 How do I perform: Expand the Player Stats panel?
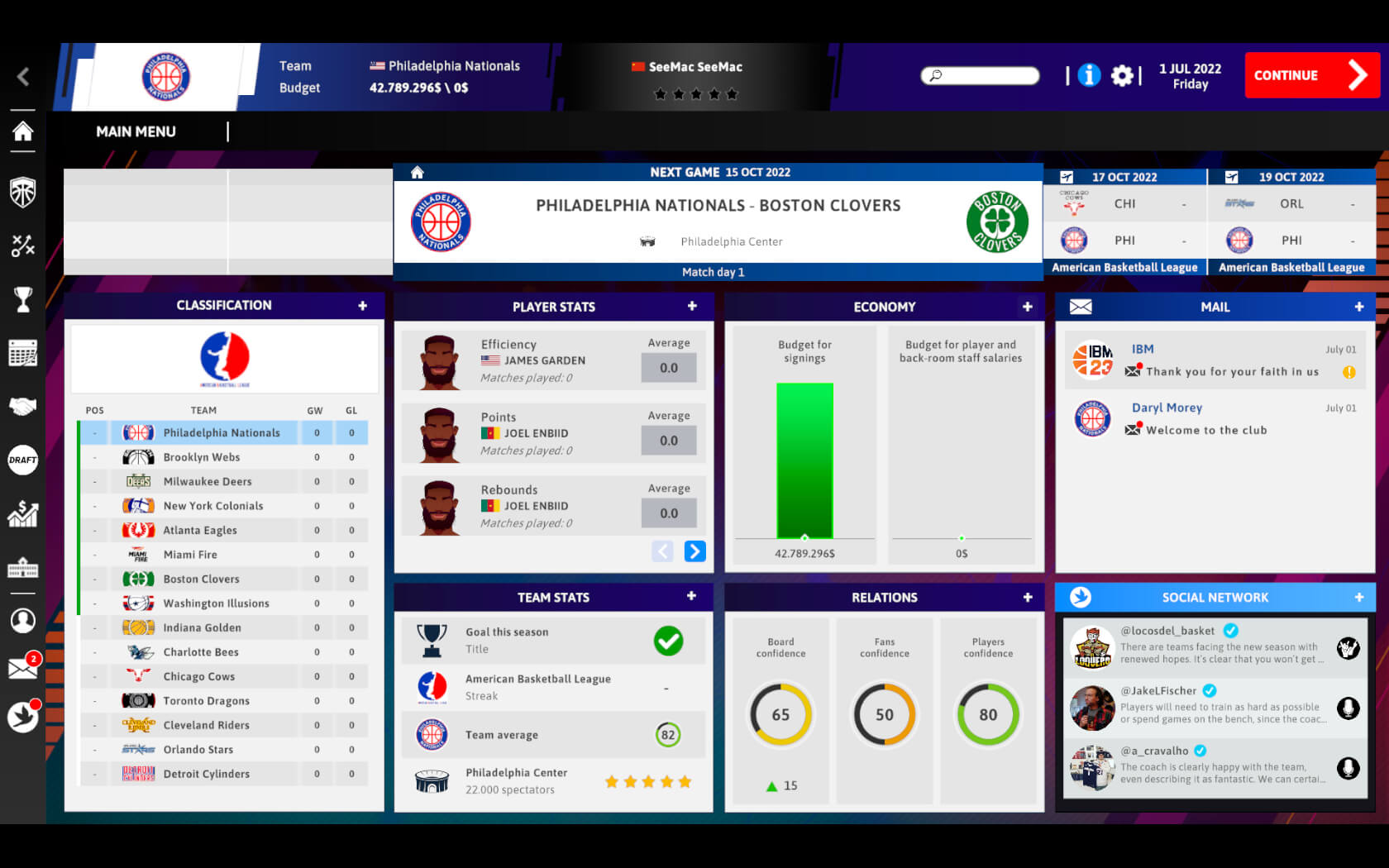click(692, 307)
